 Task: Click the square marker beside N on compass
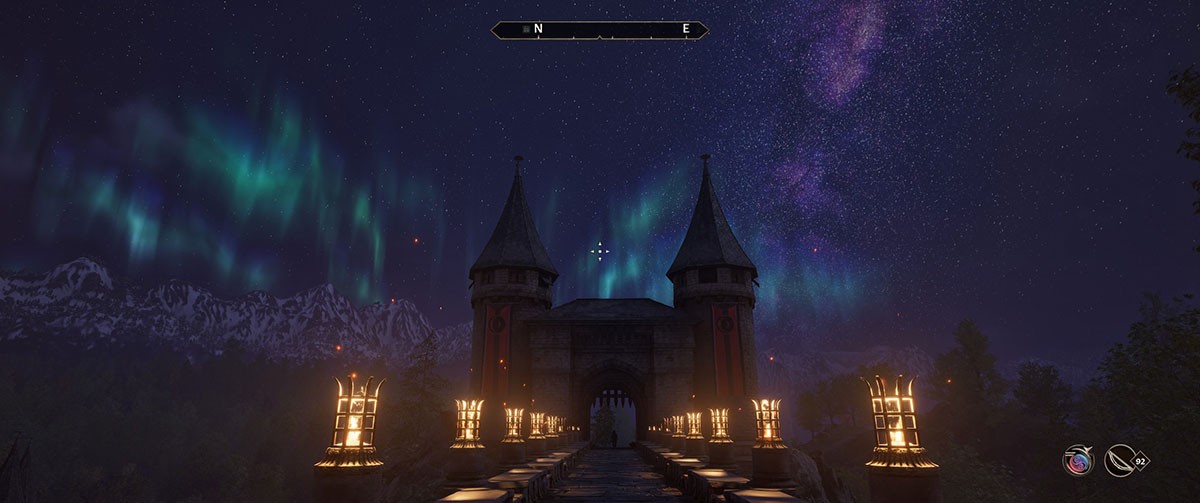coord(526,30)
